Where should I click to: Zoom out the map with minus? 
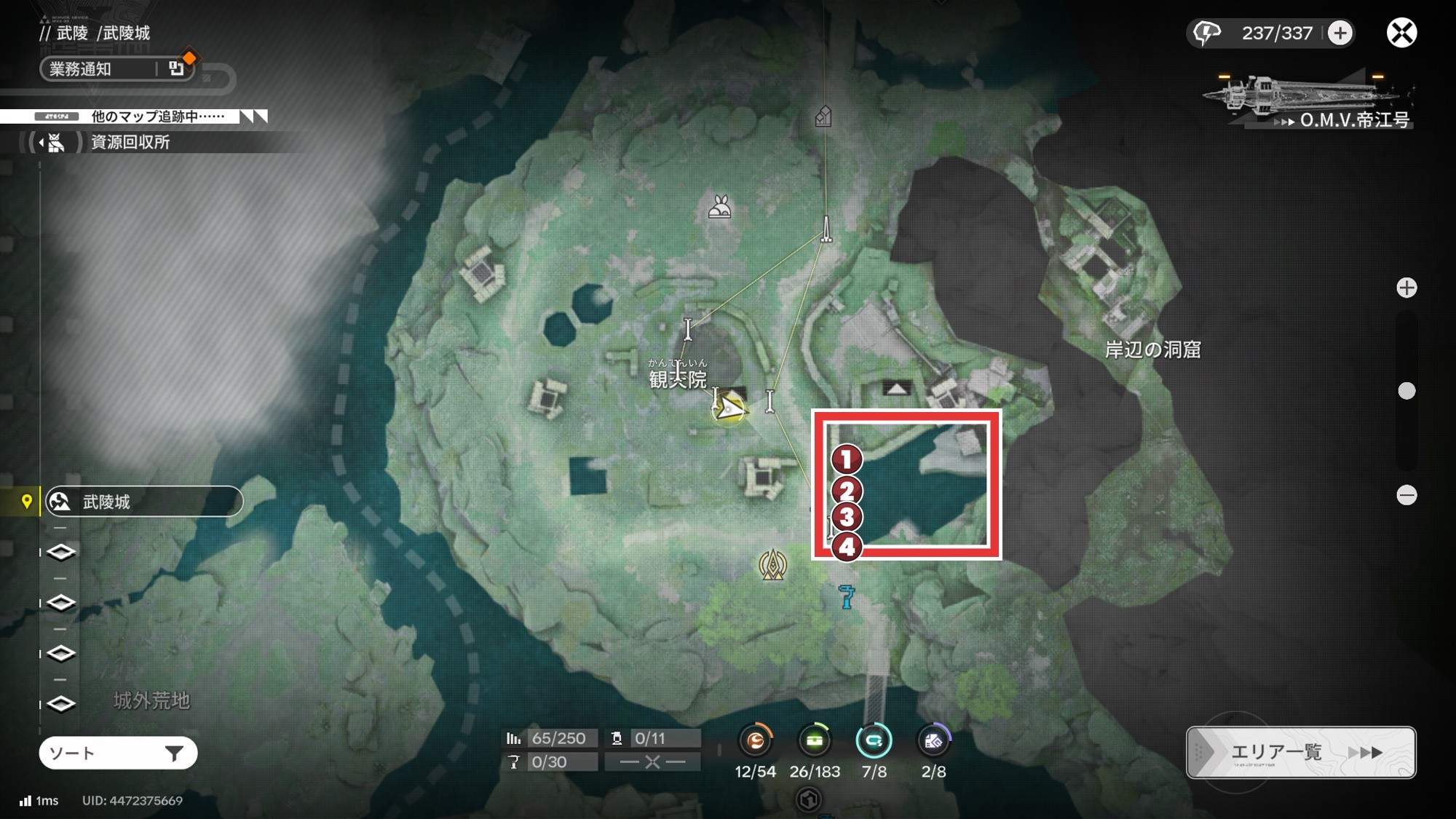[1406, 496]
